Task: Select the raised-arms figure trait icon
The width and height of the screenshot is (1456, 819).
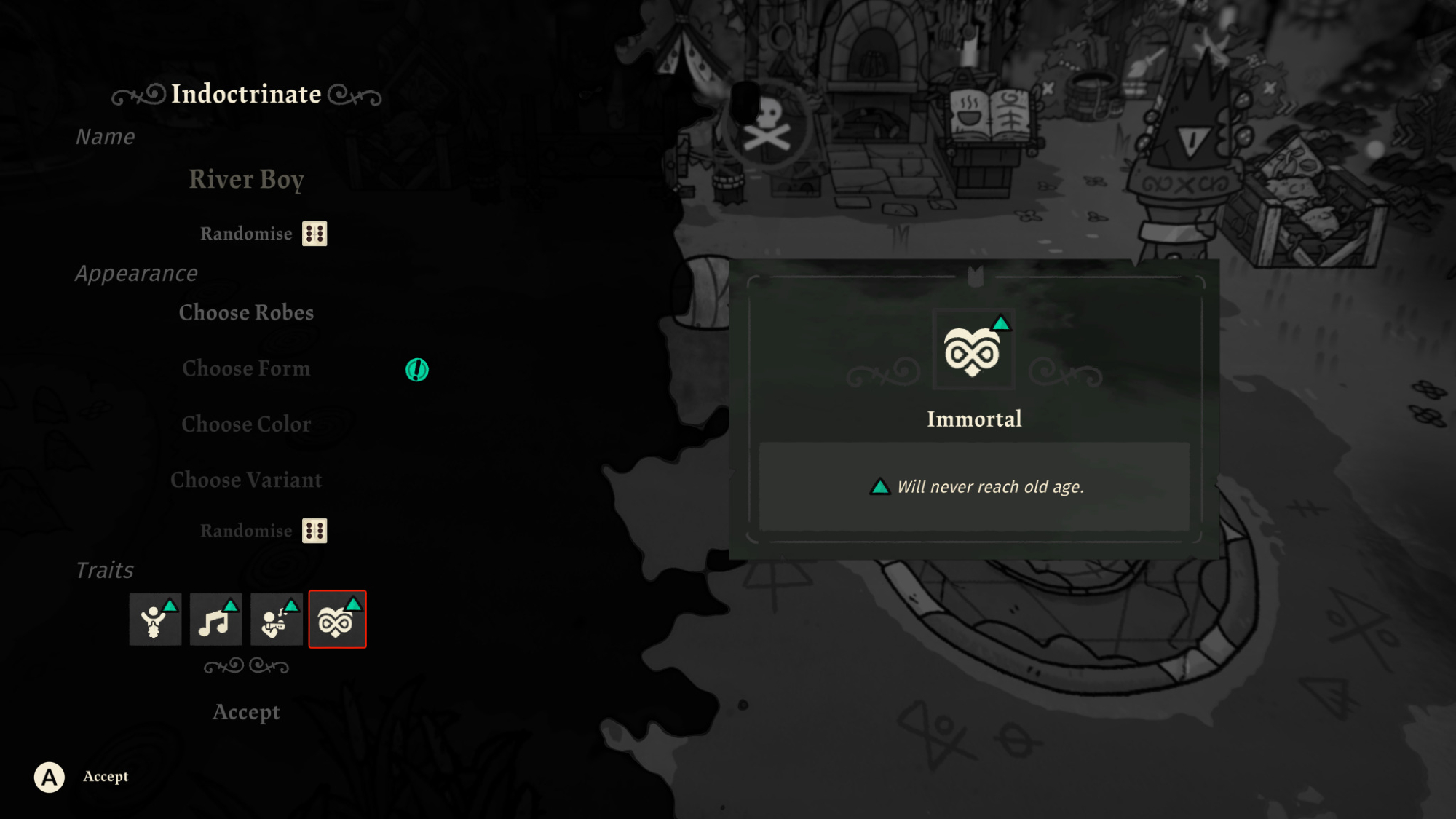Action: coord(155,620)
